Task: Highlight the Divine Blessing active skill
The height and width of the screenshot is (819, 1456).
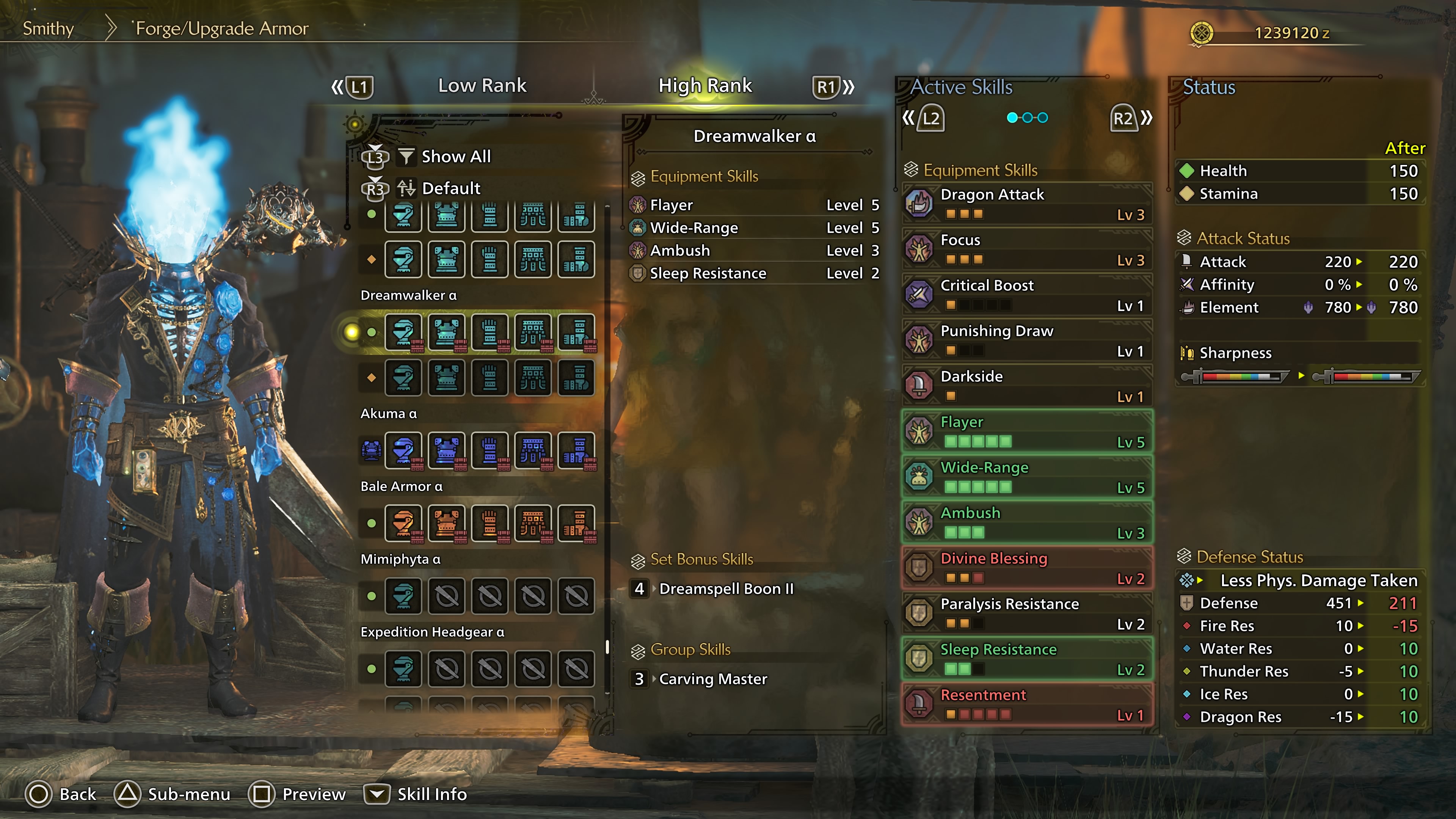Action: point(1026,568)
